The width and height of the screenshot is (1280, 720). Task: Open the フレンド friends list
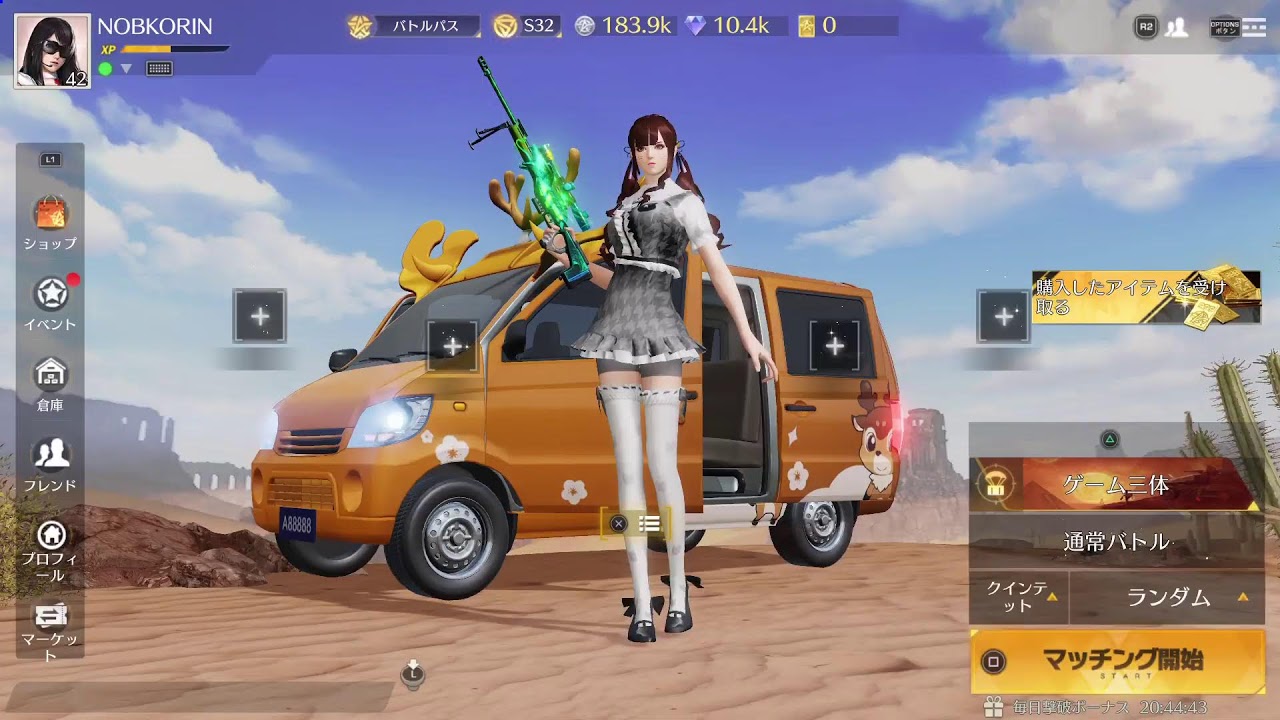[50, 463]
